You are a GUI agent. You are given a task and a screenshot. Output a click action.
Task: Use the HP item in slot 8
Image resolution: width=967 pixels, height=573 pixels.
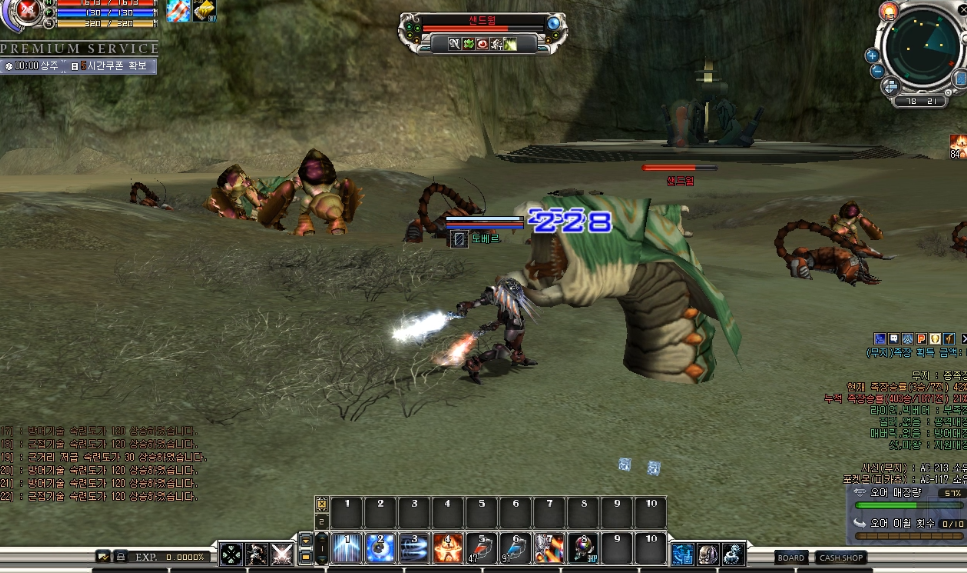point(582,547)
